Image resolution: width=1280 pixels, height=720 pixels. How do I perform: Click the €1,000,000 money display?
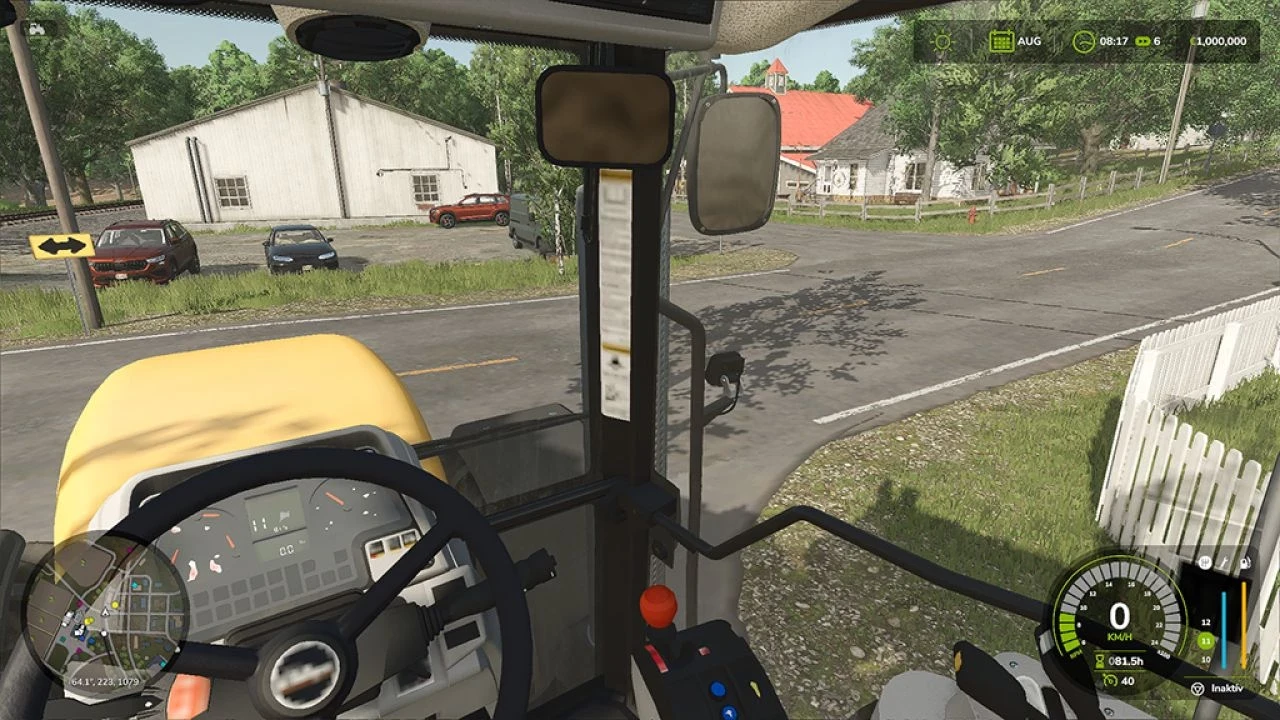click(1219, 40)
